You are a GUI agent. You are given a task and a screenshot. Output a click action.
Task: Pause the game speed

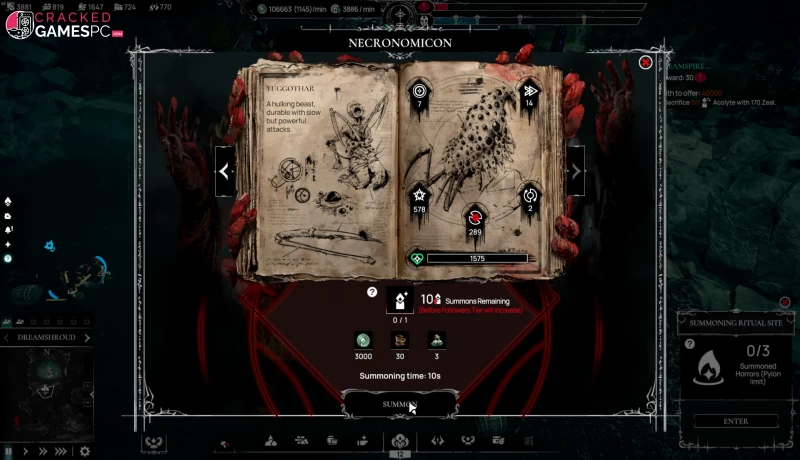[x=9, y=451]
